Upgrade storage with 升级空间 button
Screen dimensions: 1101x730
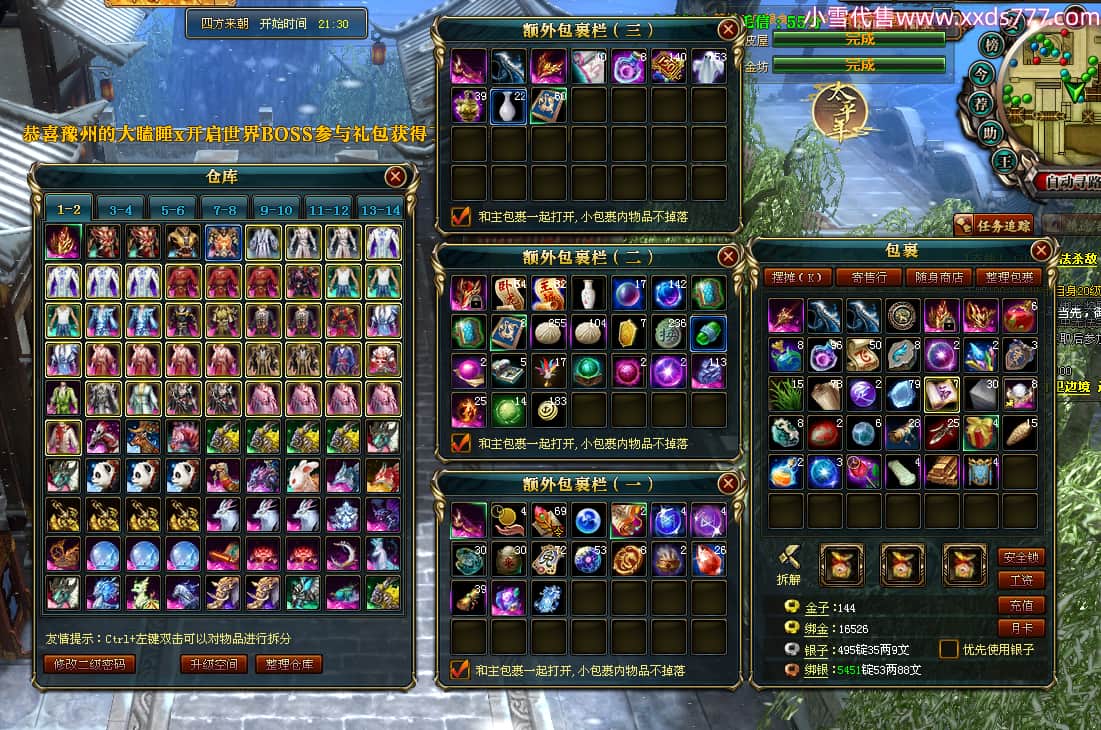click(x=213, y=664)
